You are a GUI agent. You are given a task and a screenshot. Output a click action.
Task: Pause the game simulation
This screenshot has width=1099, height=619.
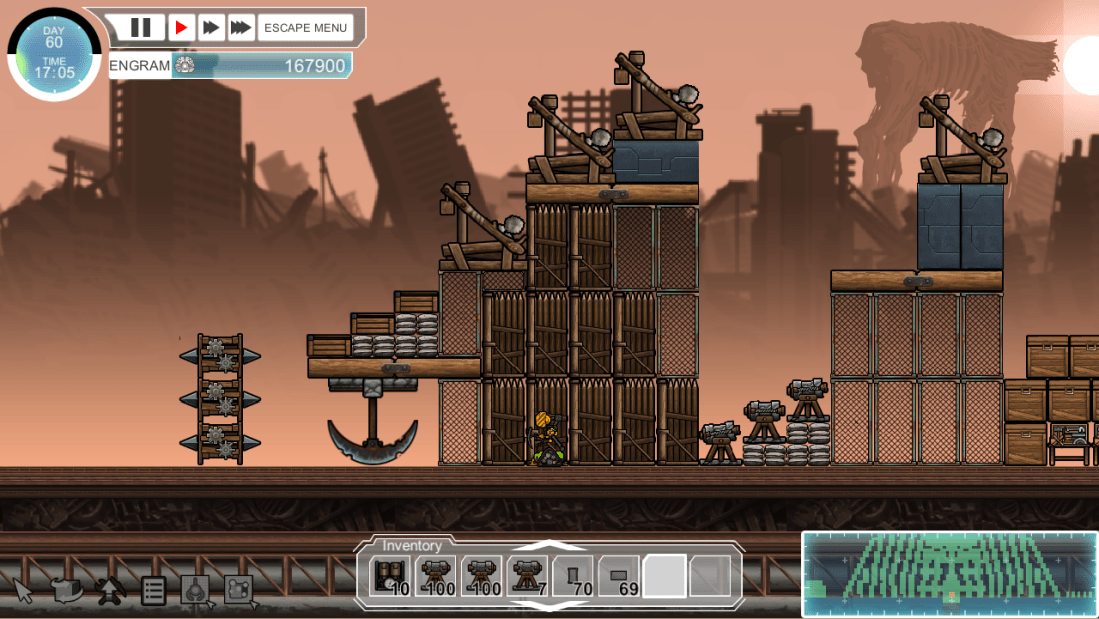coord(141,27)
